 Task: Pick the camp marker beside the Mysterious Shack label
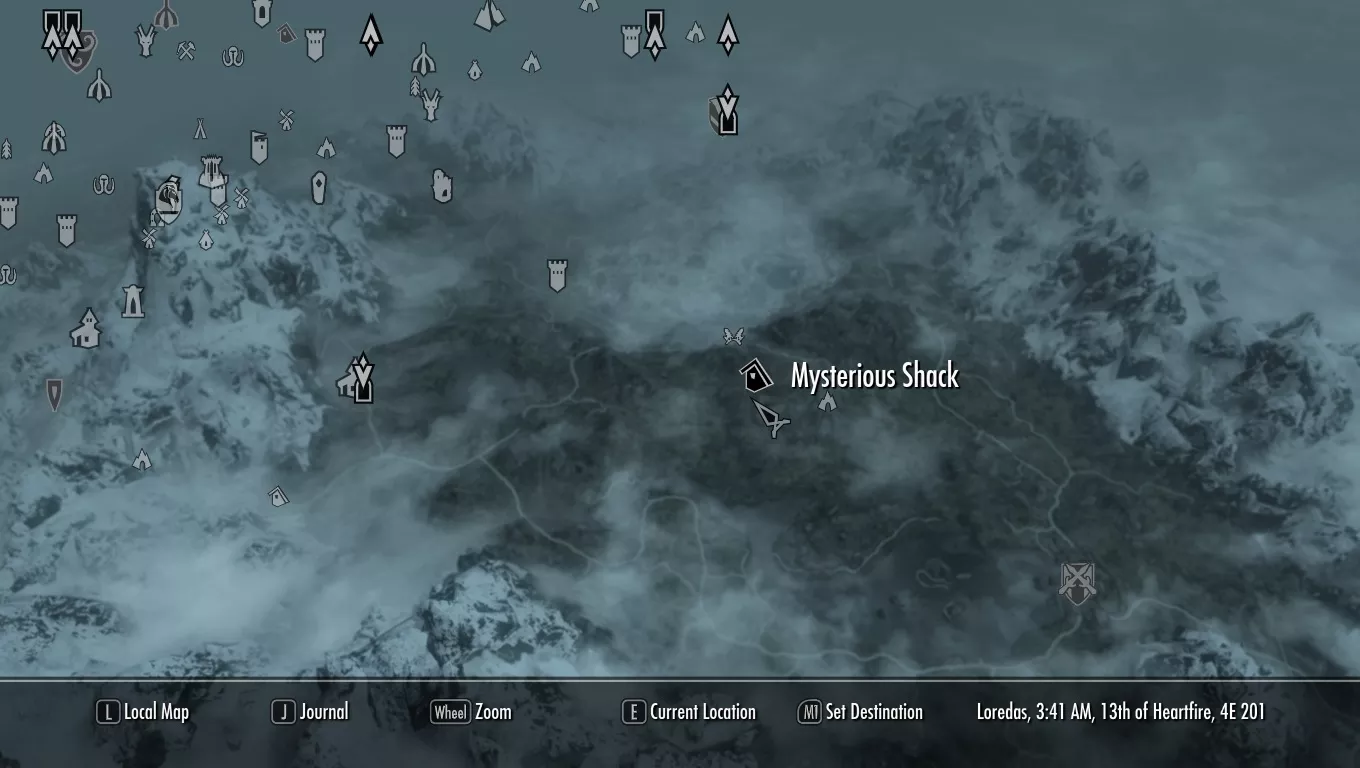[x=827, y=402]
